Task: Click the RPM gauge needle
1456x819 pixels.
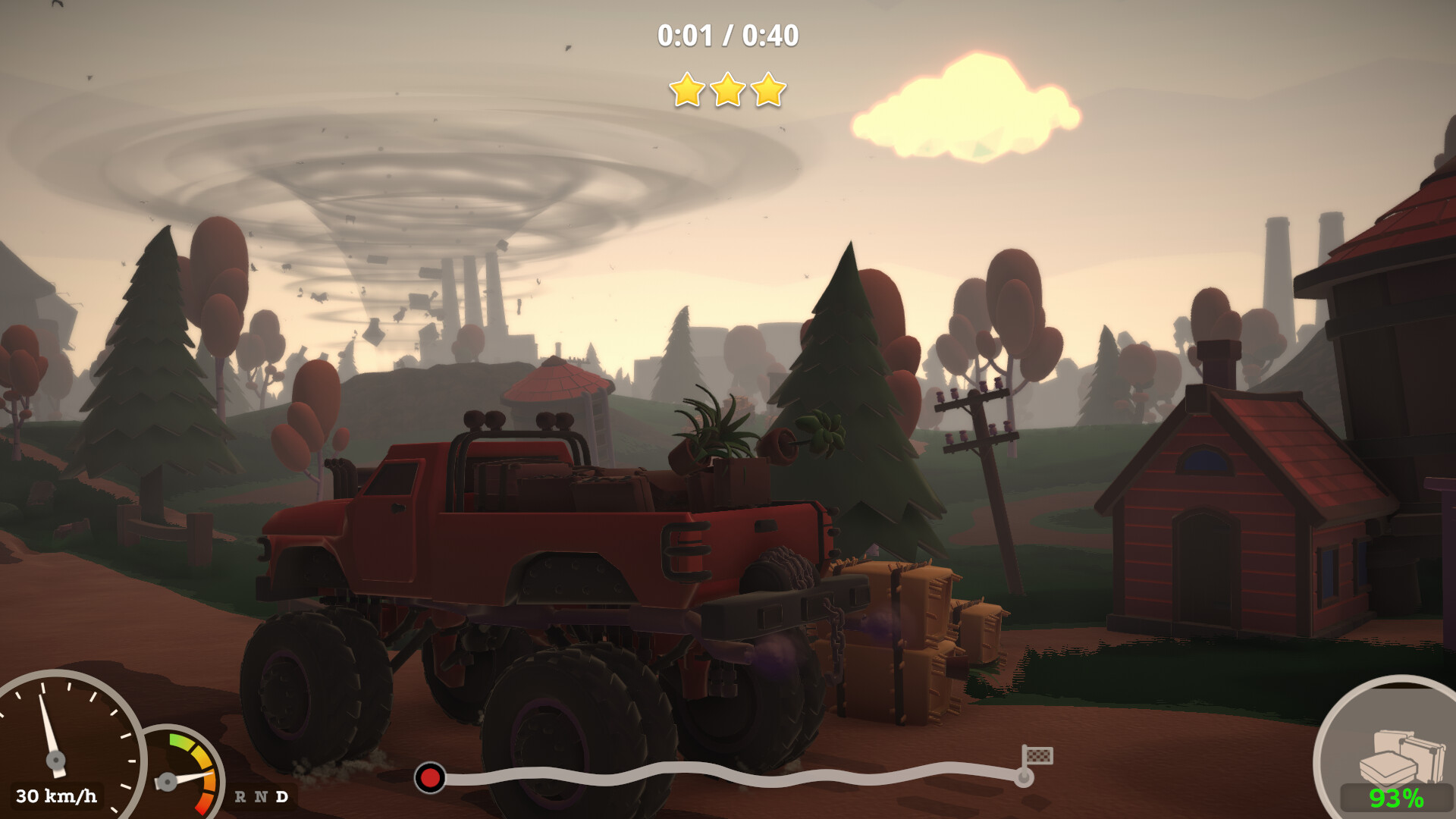Action: click(187, 779)
